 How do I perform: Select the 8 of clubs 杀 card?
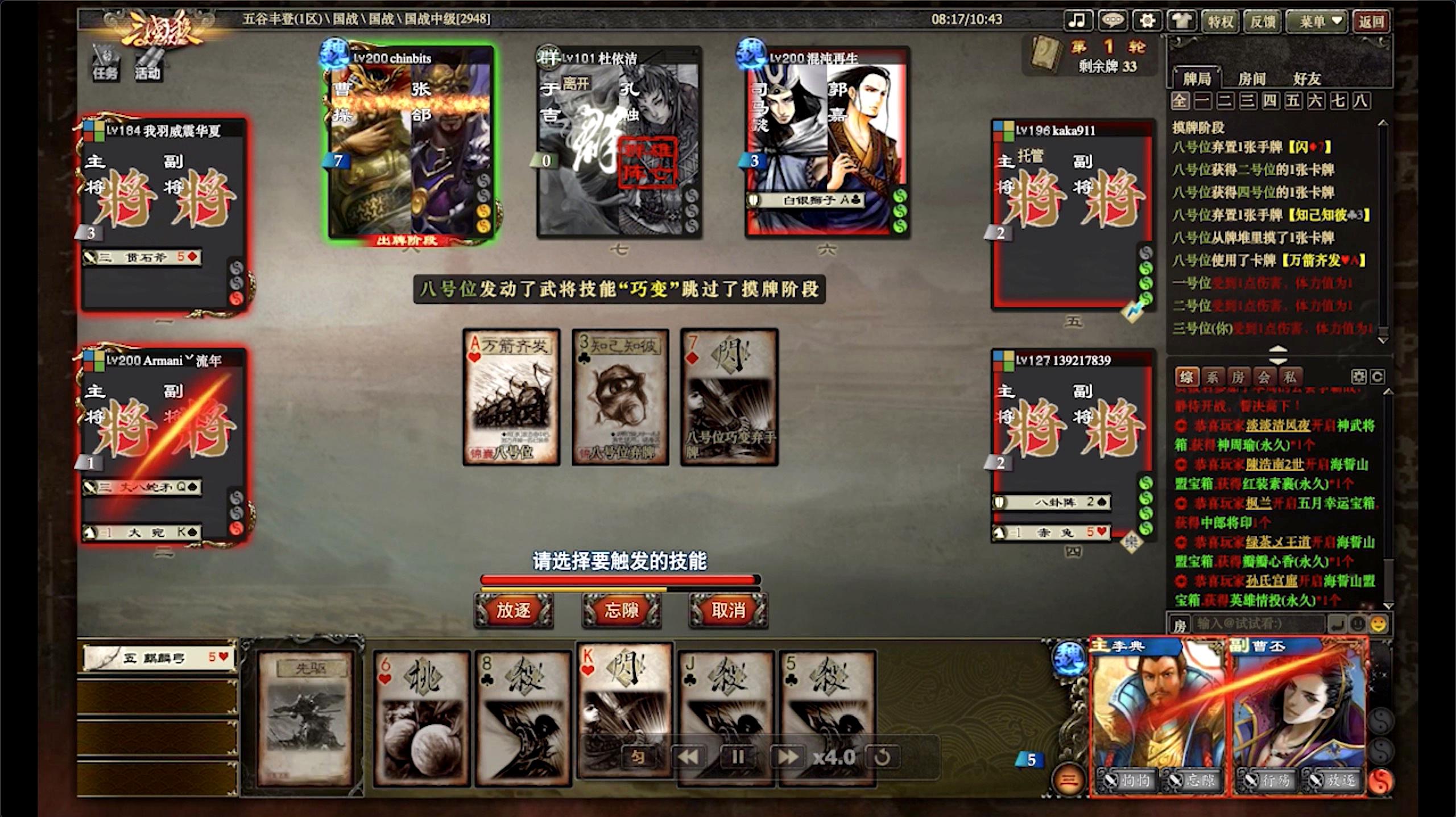(523, 718)
